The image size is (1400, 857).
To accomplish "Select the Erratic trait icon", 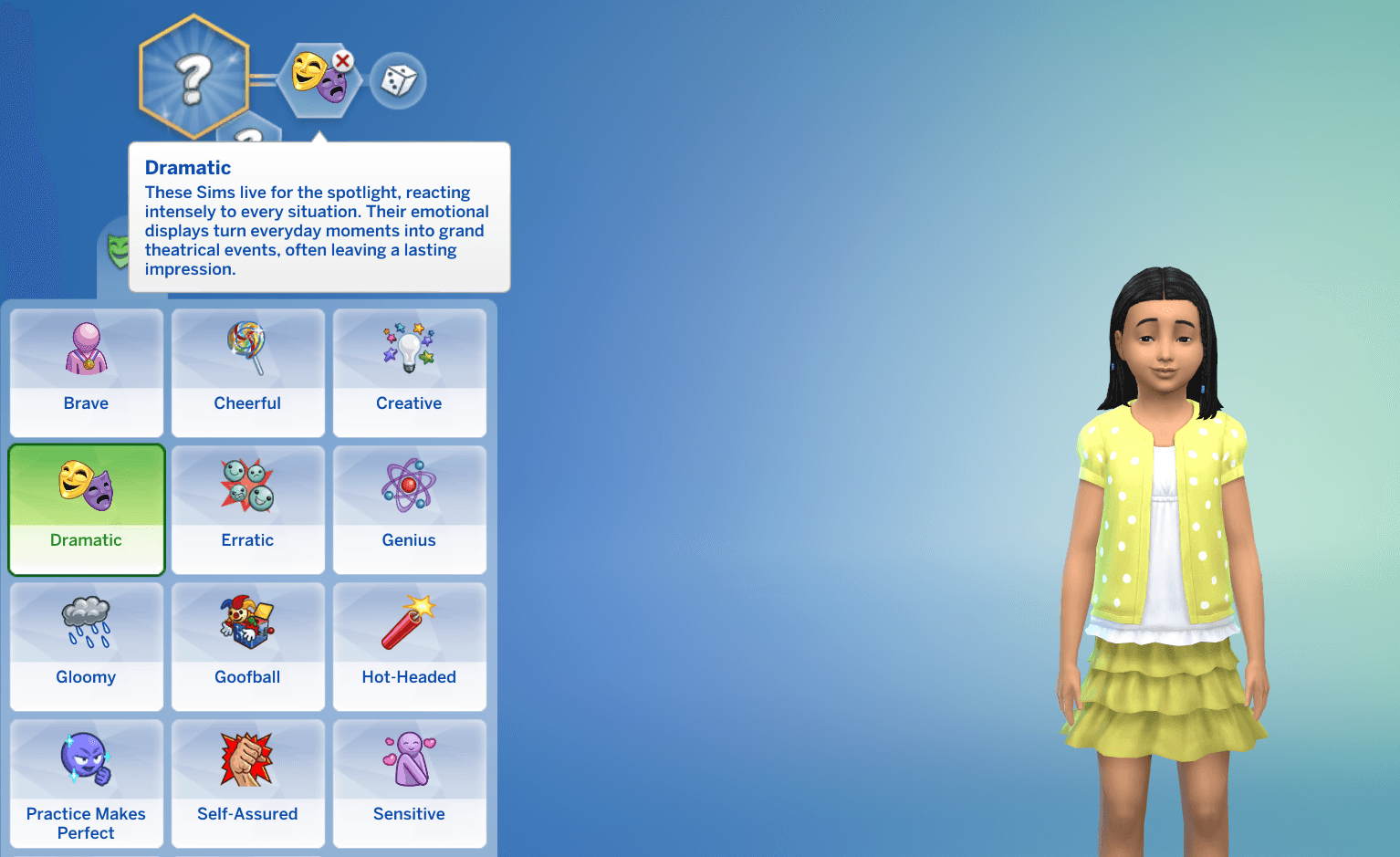I will coord(247,486).
